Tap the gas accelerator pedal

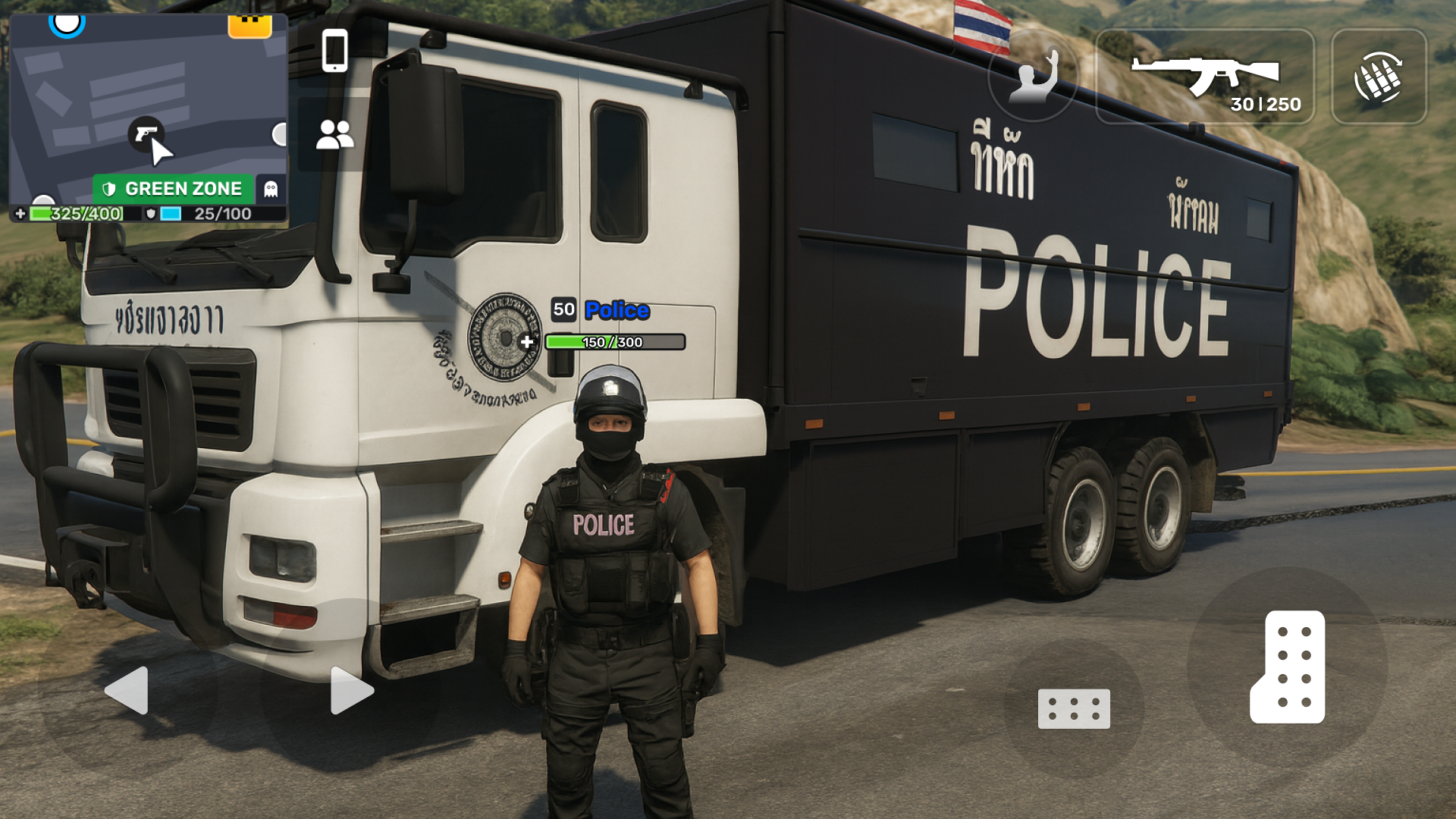point(1288,667)
